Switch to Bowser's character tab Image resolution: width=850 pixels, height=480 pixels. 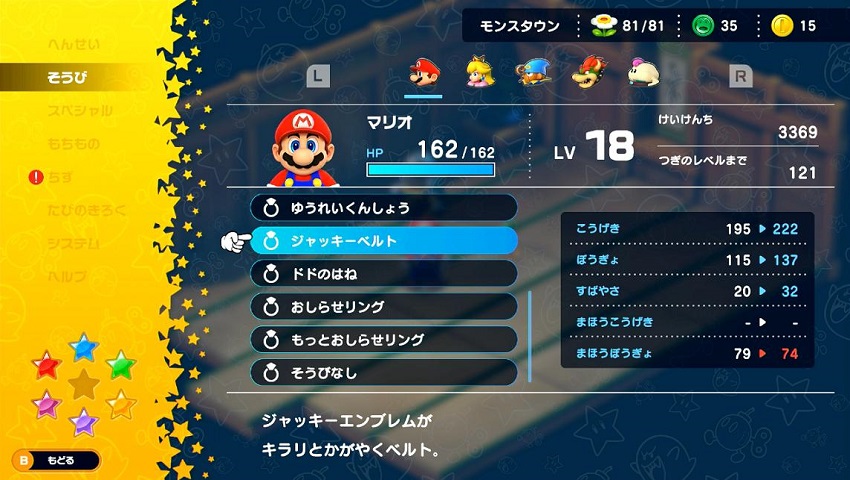tap(586, 72)
